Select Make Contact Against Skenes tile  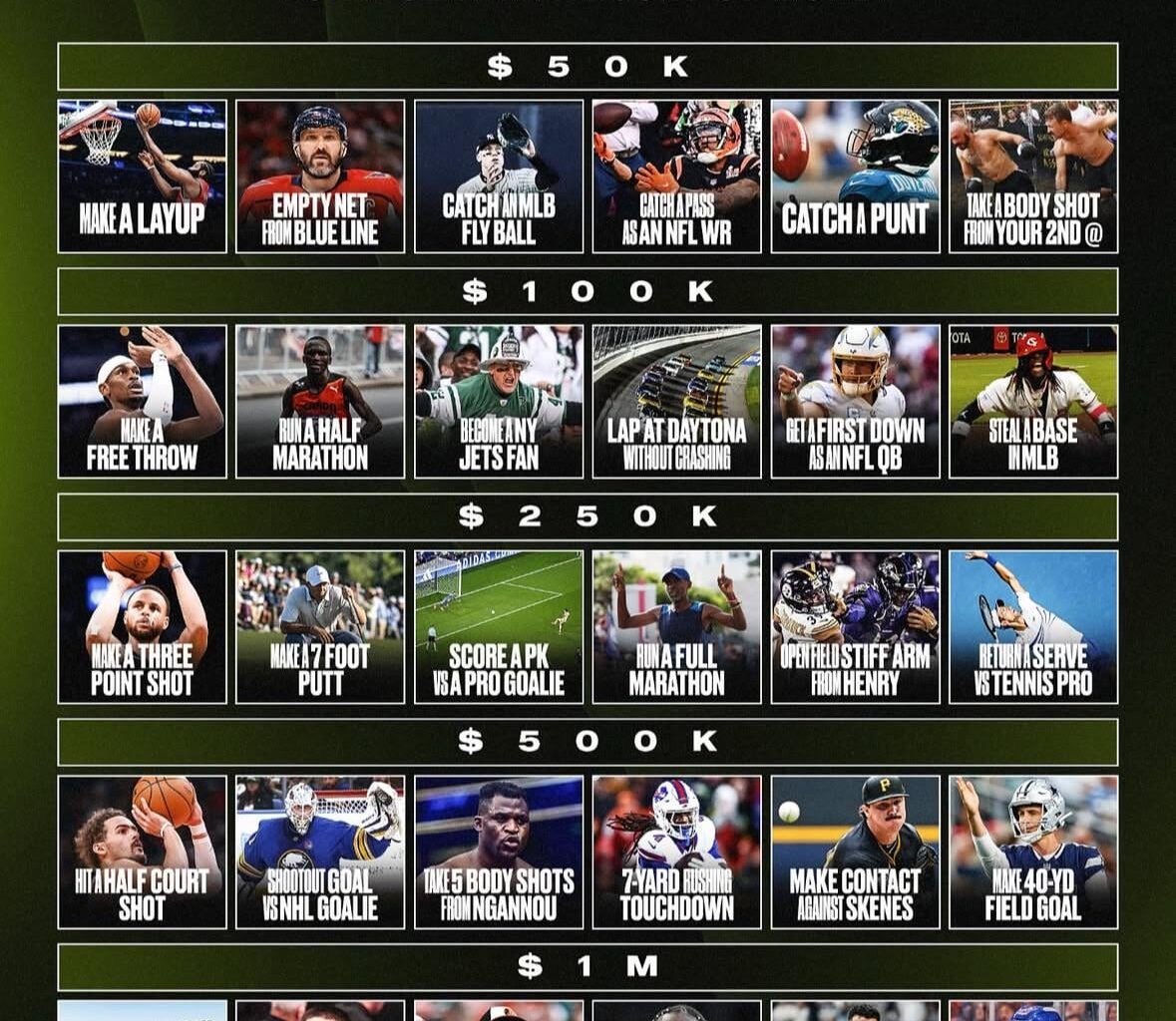855,852
